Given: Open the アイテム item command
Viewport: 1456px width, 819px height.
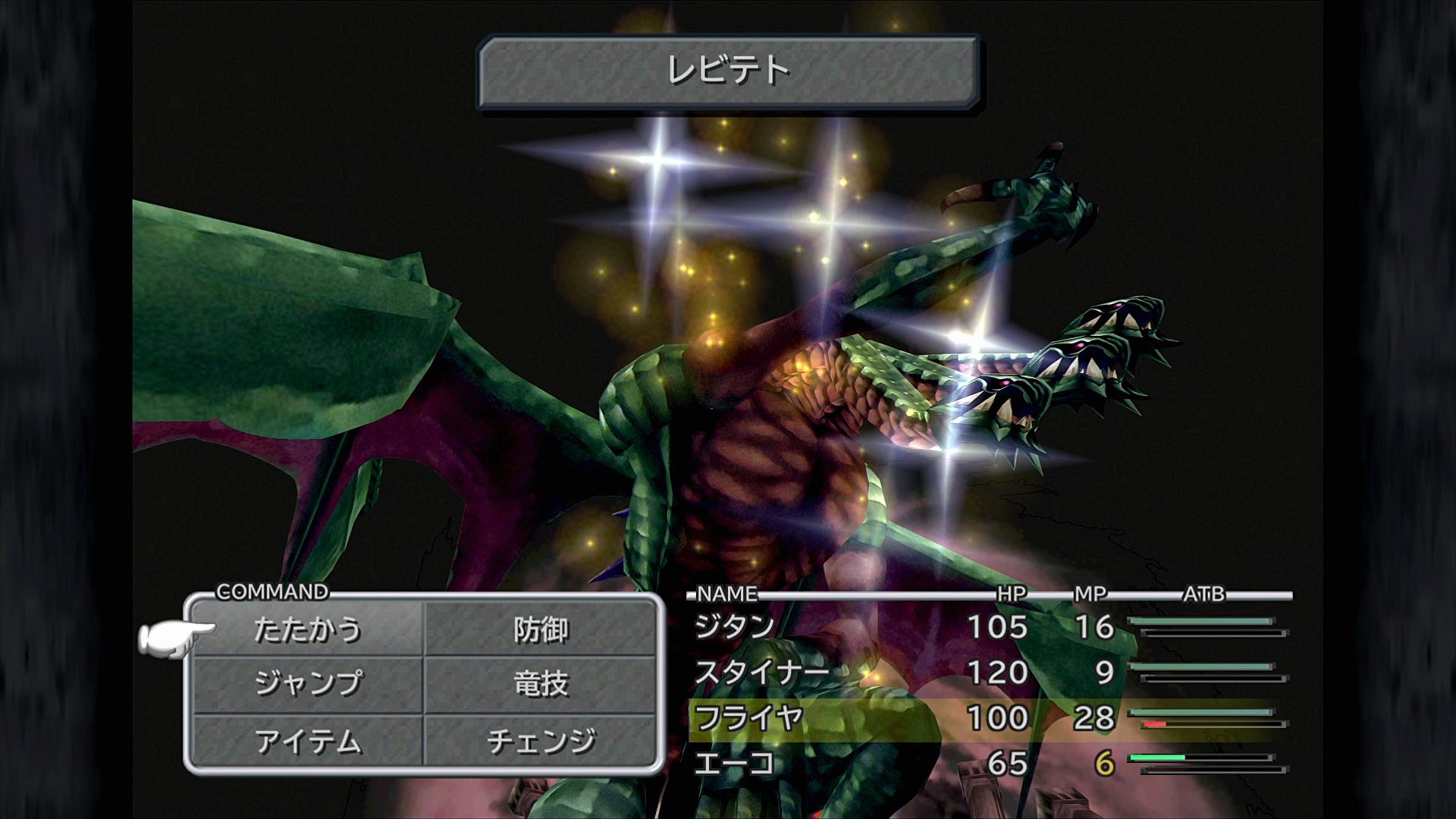Looking at the screenshot, I should point(307,741).
